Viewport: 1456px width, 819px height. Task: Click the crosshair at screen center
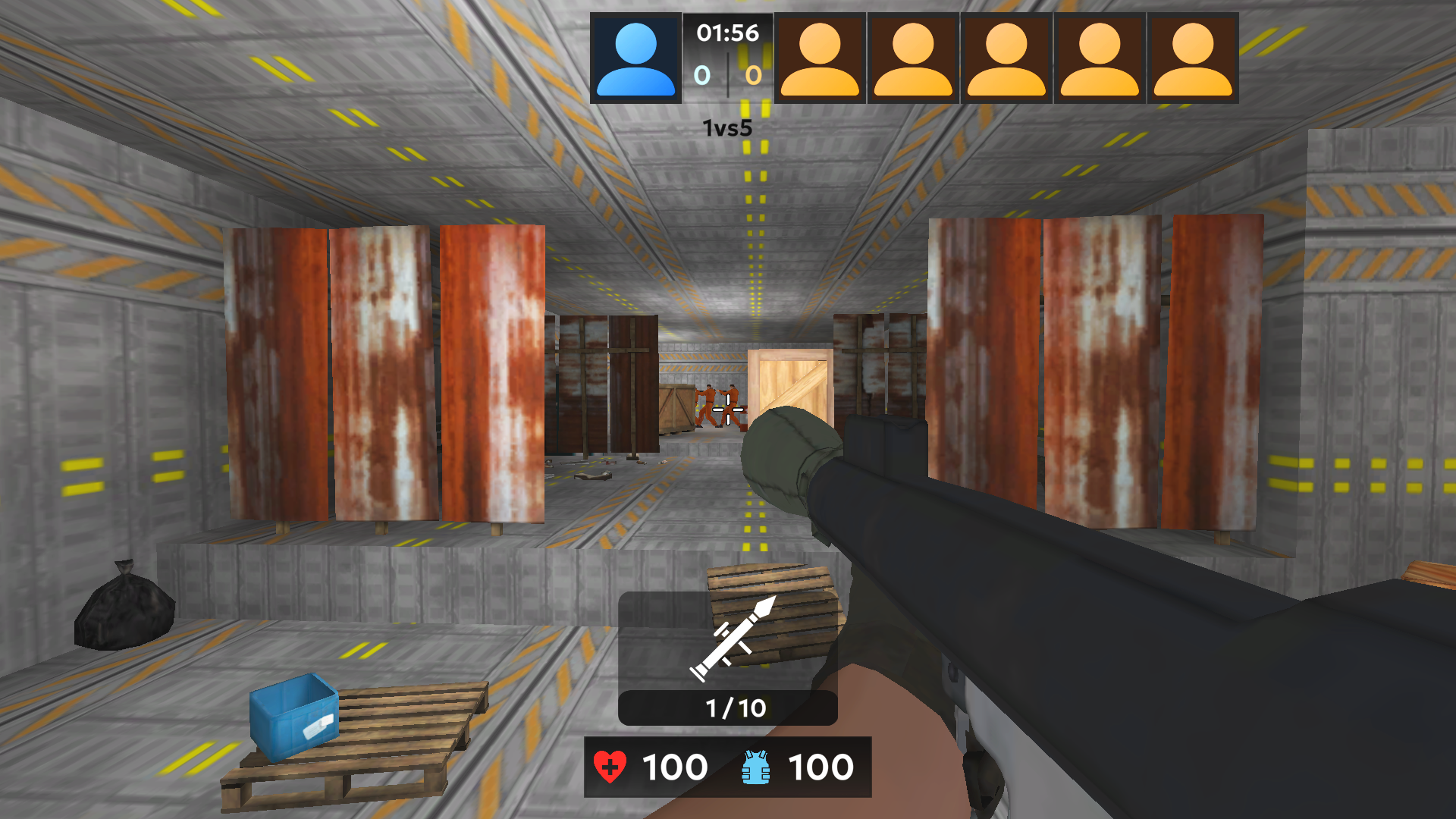click(x=726, y=409)
